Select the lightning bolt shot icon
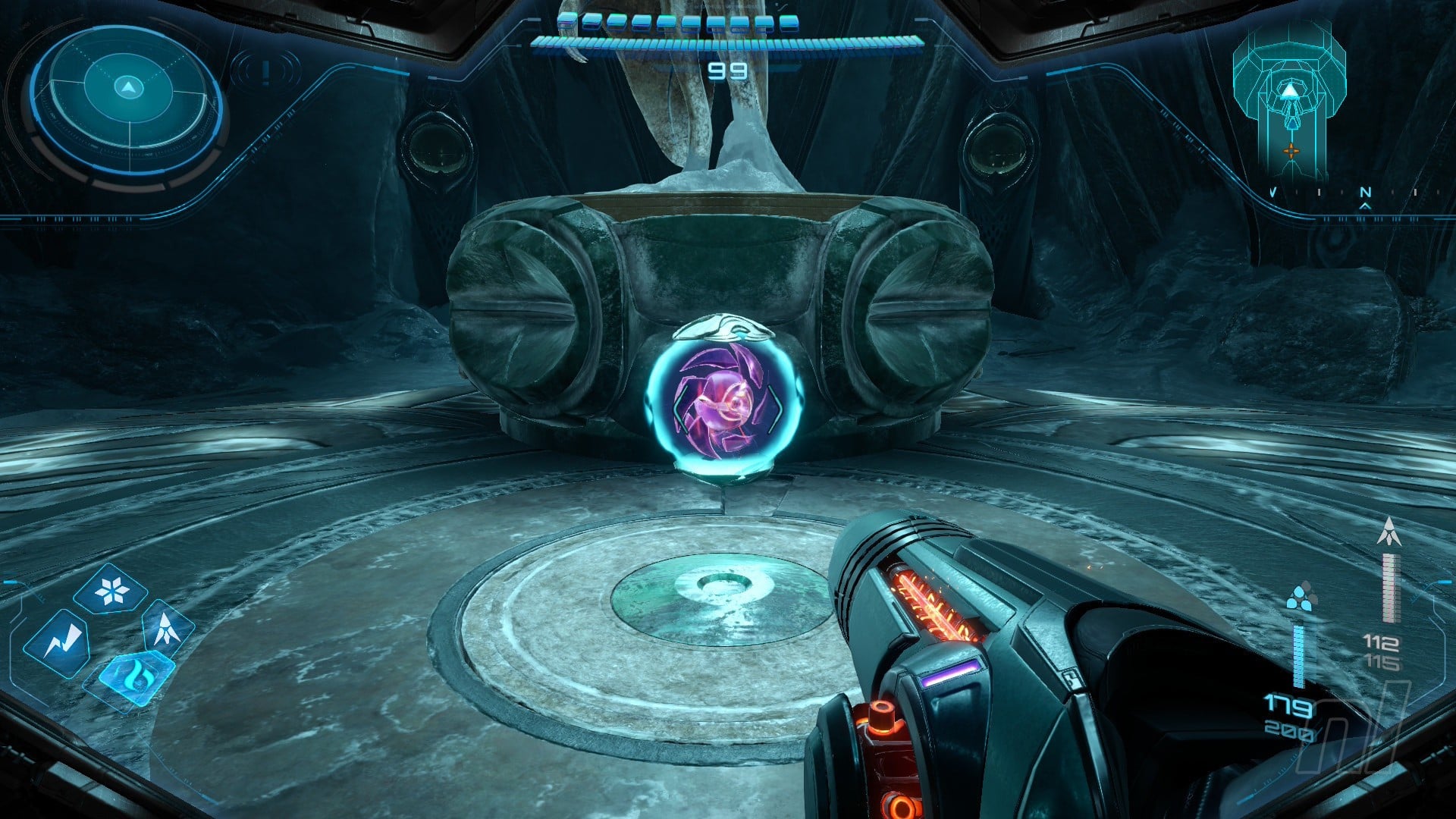Viewport: 1456px width, 819px height. tap(58, 644)
